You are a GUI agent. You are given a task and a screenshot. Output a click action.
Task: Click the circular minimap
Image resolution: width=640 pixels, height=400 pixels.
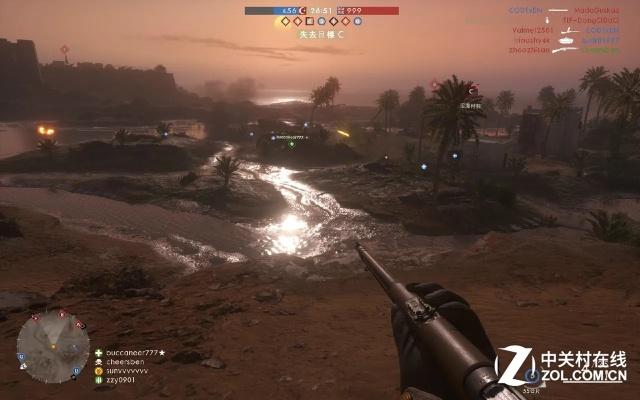pos(52,346)
